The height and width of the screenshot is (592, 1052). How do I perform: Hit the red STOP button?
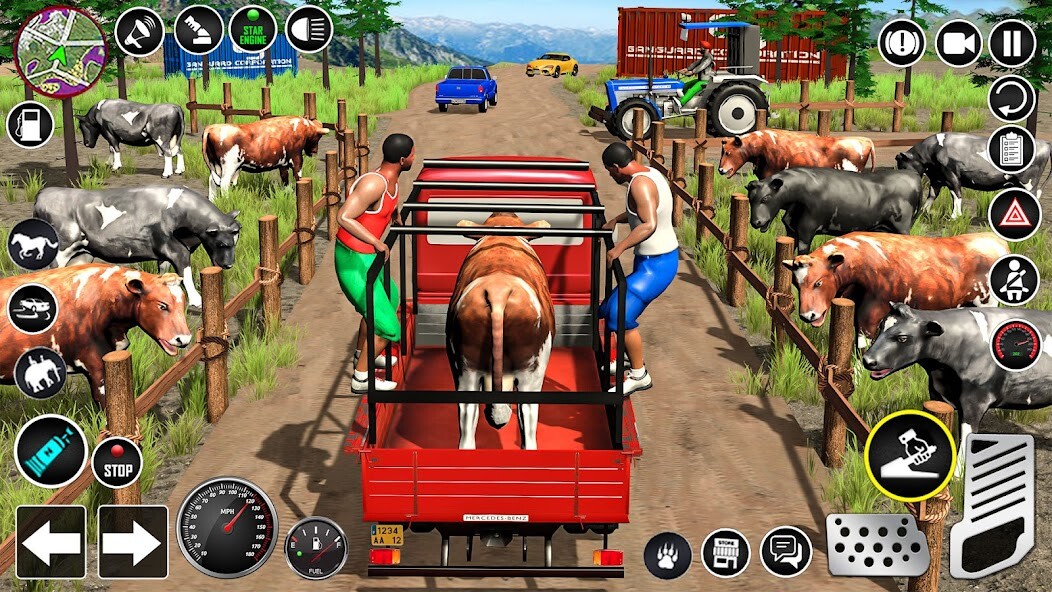[117, 463]
